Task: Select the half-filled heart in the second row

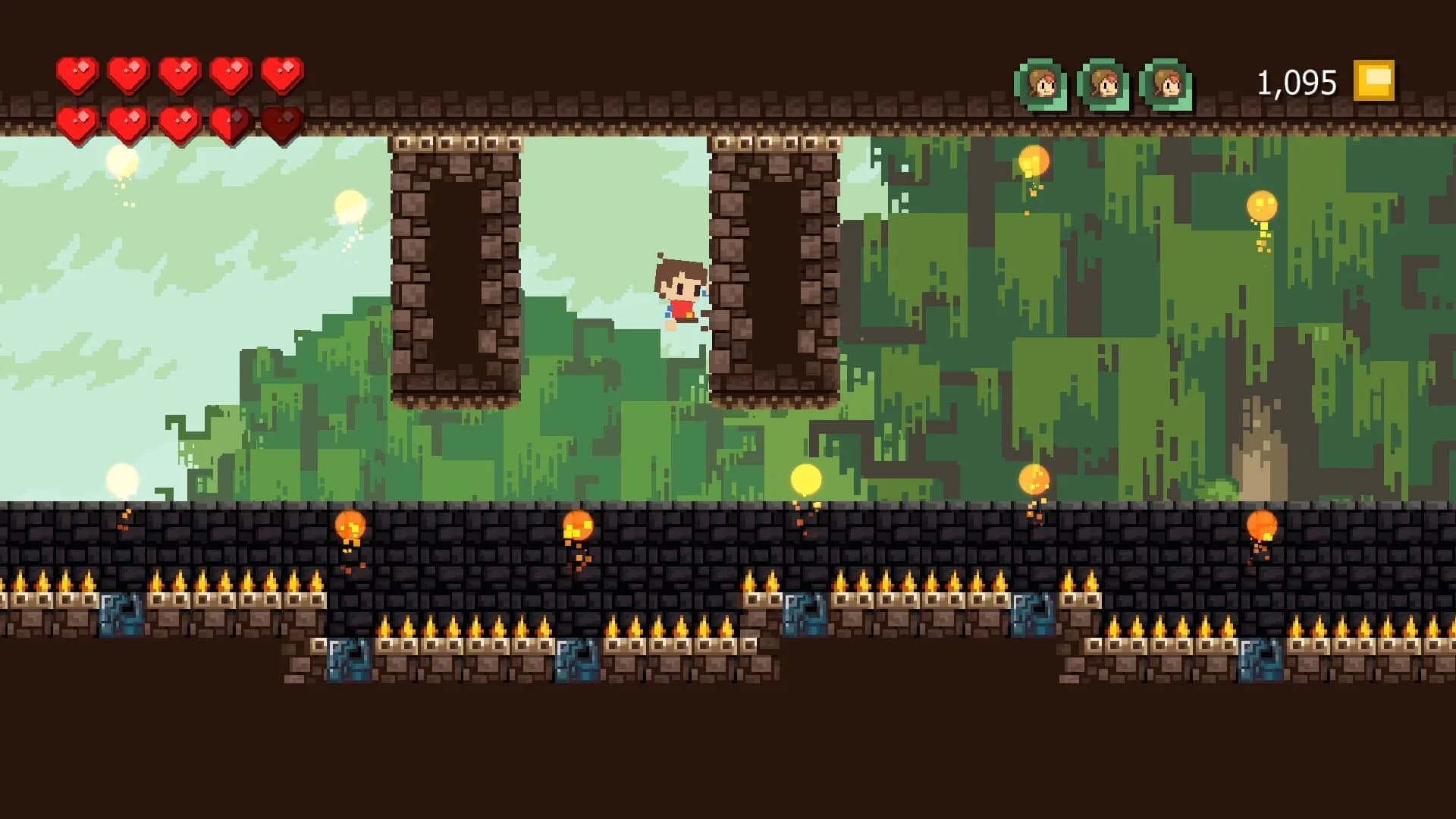Action: [x=229, y=121]
